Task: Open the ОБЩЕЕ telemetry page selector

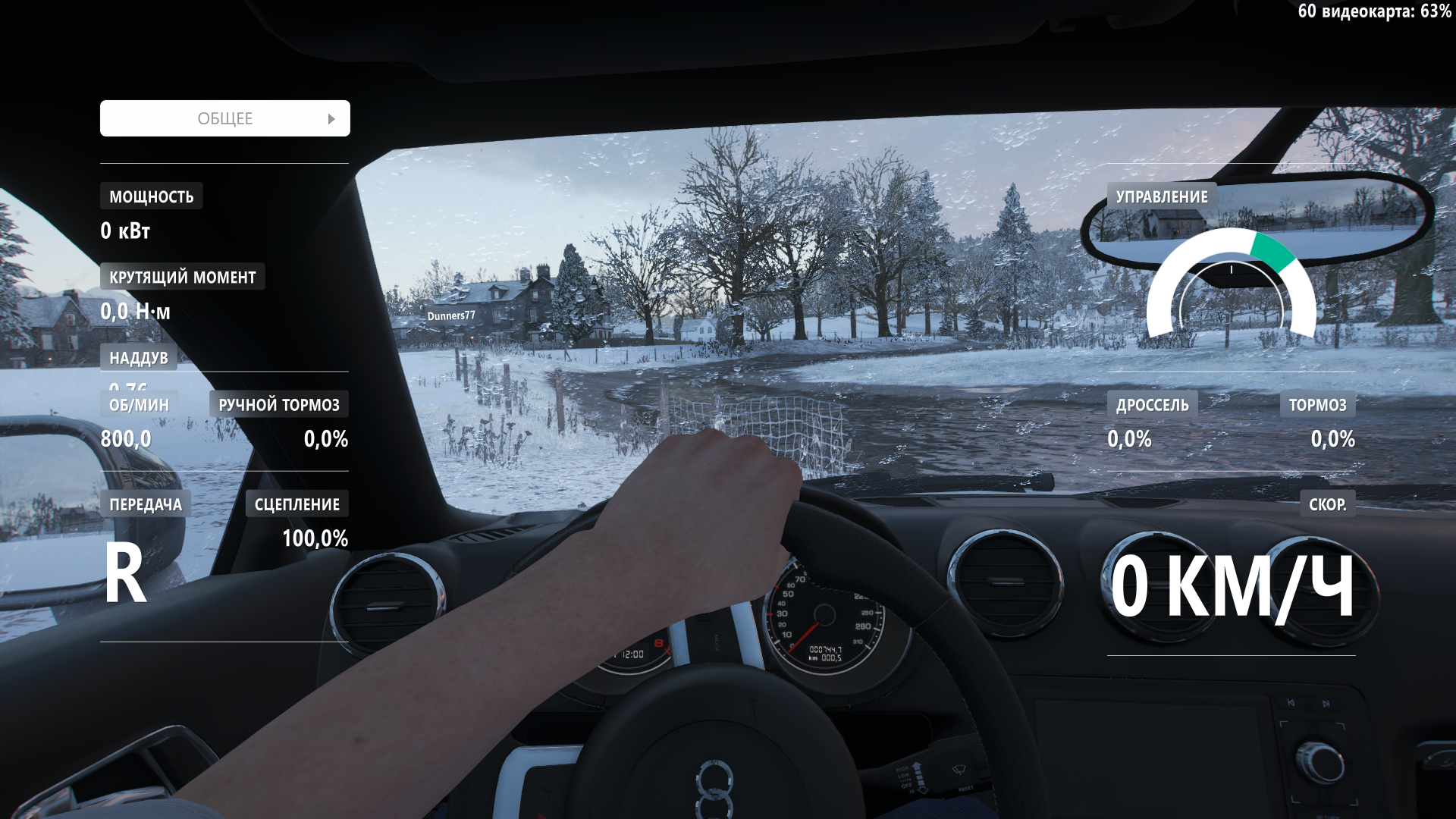Action: 224,118
